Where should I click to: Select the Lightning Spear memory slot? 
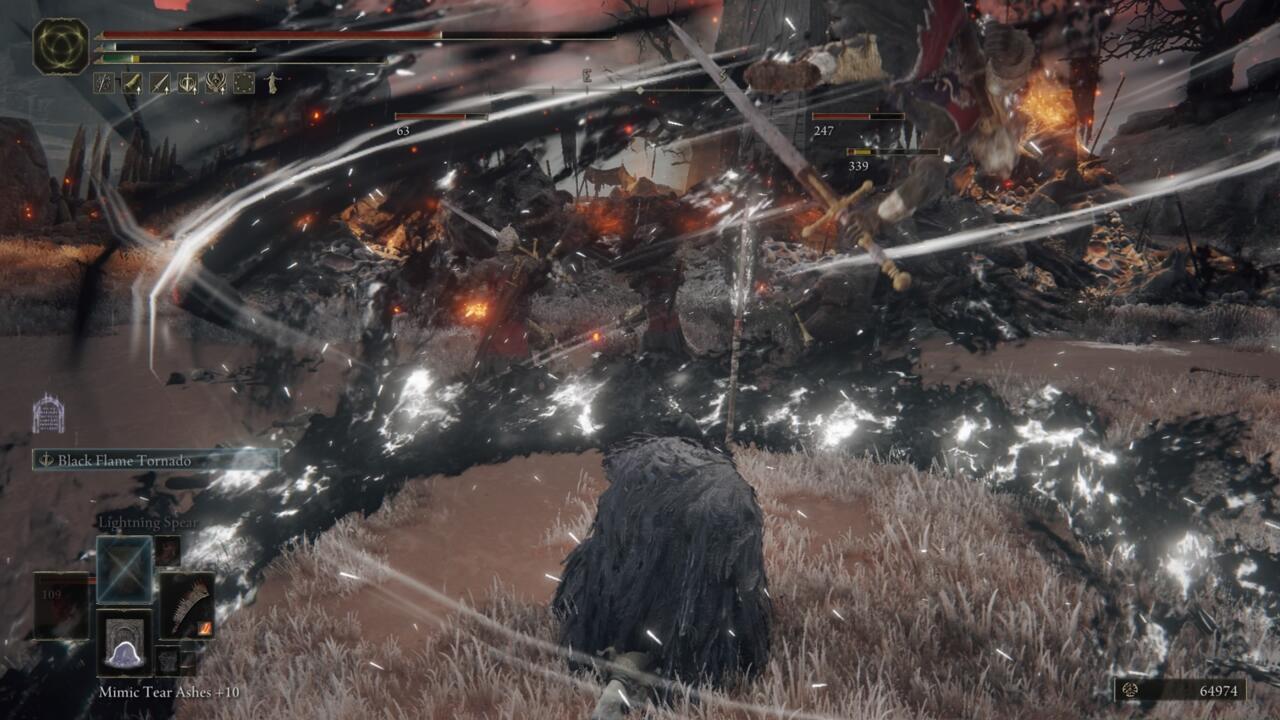click(124, 570)
